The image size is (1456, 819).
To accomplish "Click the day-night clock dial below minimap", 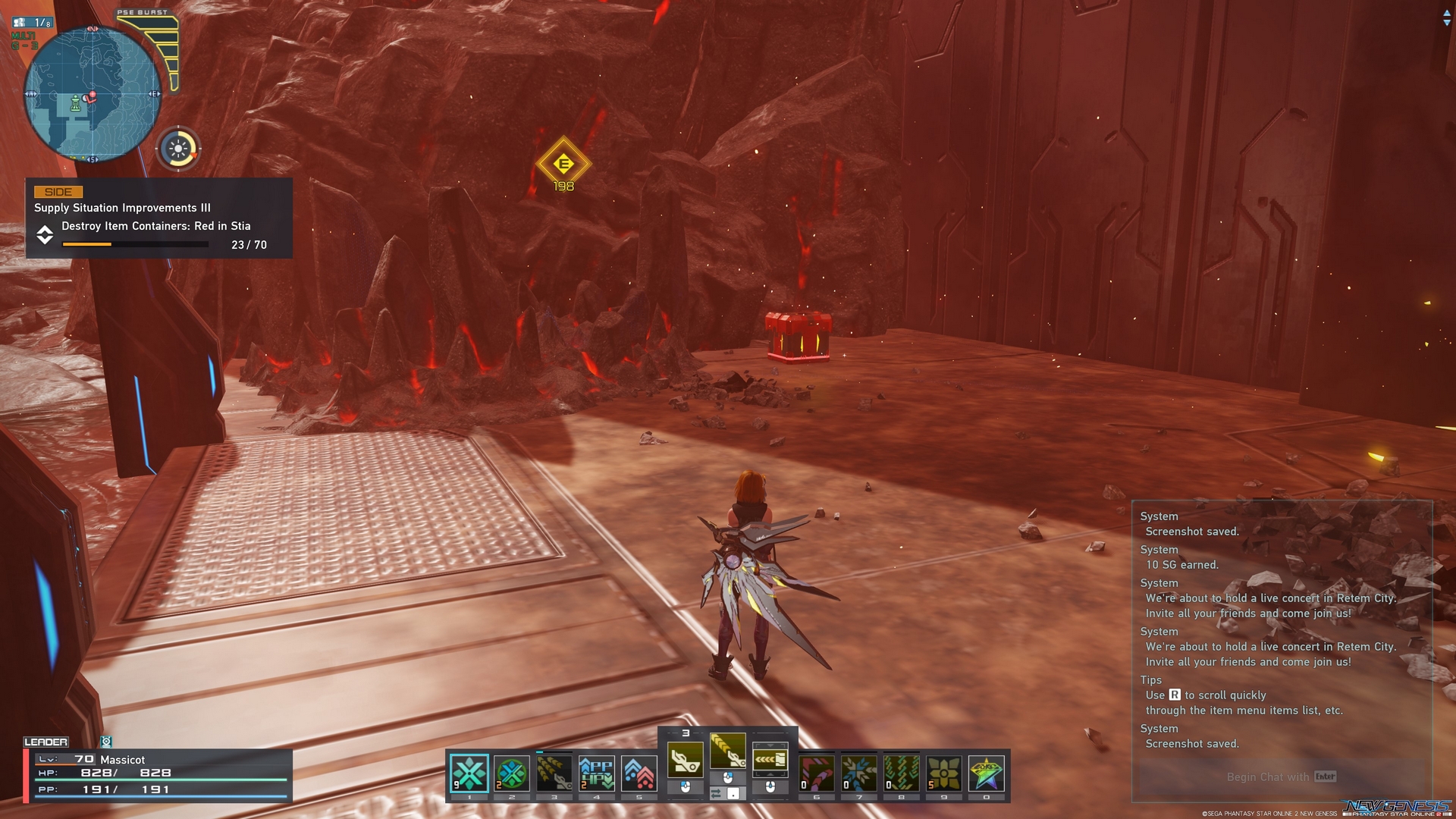I will click(x=178, y=149).
